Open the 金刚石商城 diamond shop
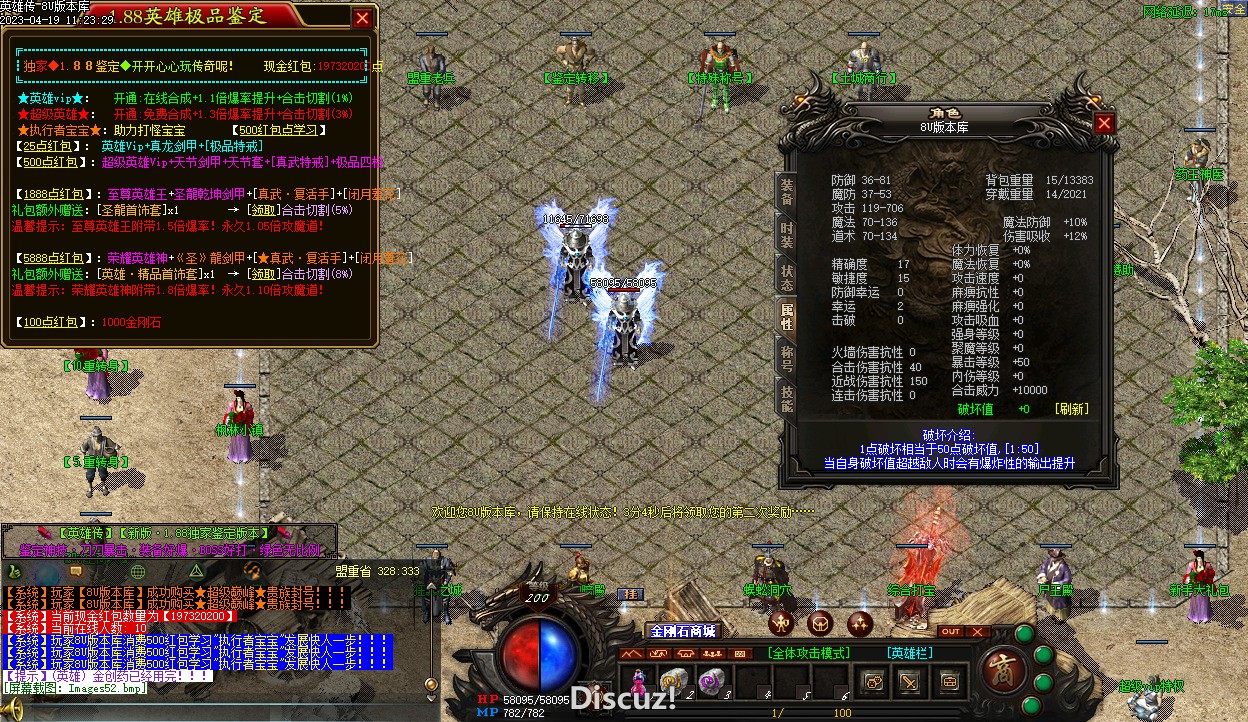The height and width of the screenshot is (722, 1248). (x=683, y=631)
